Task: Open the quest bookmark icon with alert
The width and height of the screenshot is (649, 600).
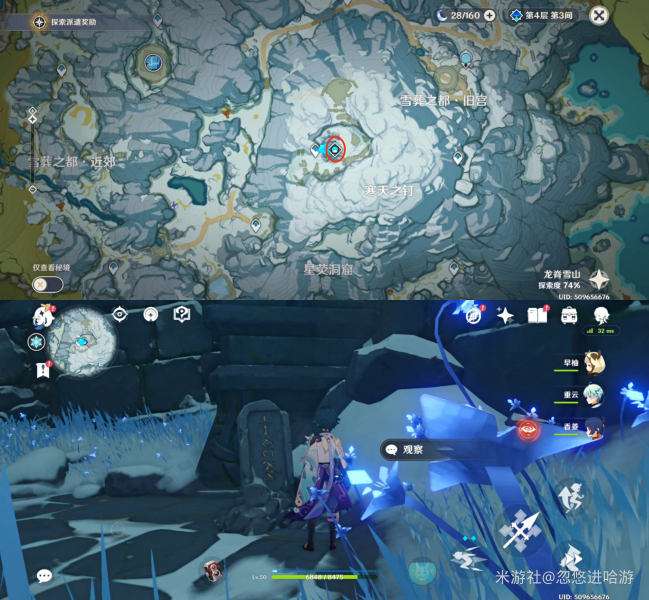Action: [x=42, y=370]
